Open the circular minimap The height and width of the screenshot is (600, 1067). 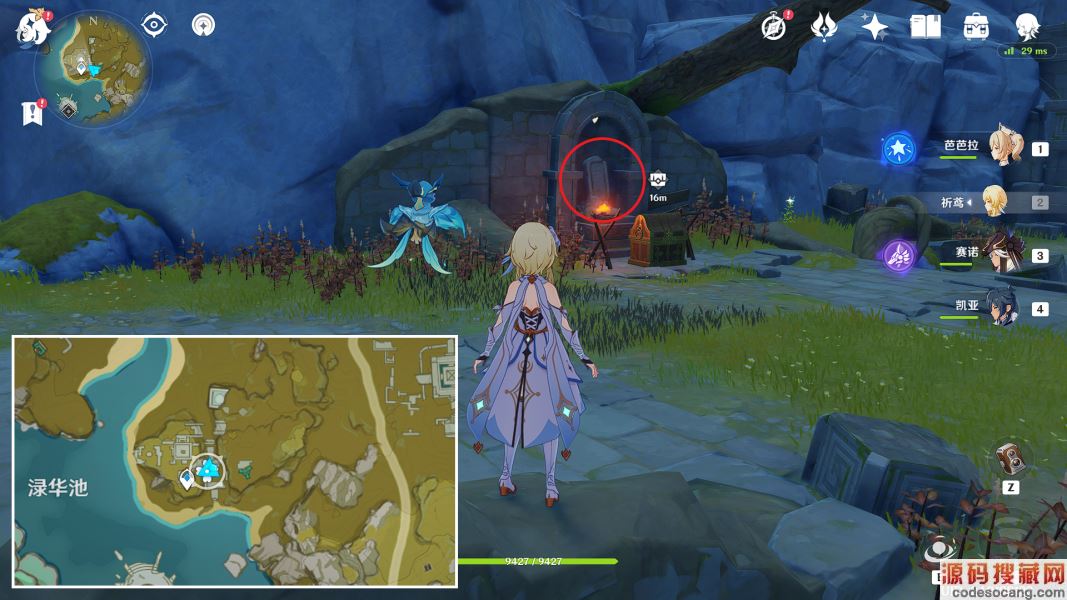pyautogui.click(x=92, y=71)
